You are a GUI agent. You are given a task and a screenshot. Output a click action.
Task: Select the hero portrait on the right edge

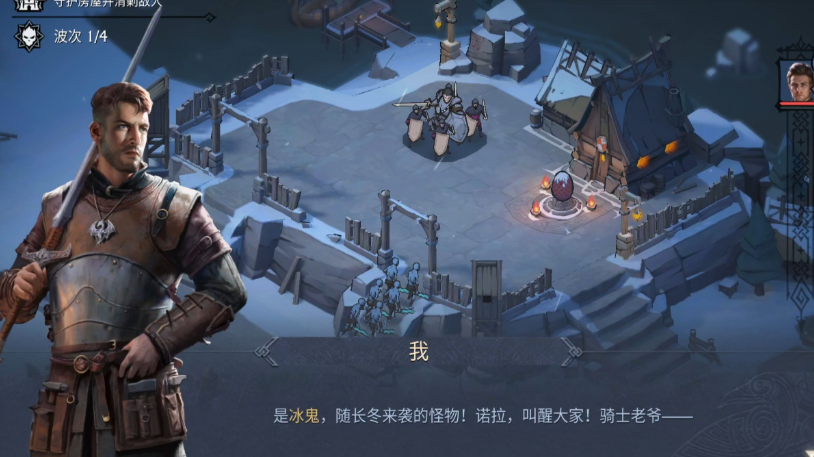click(798, 81)
